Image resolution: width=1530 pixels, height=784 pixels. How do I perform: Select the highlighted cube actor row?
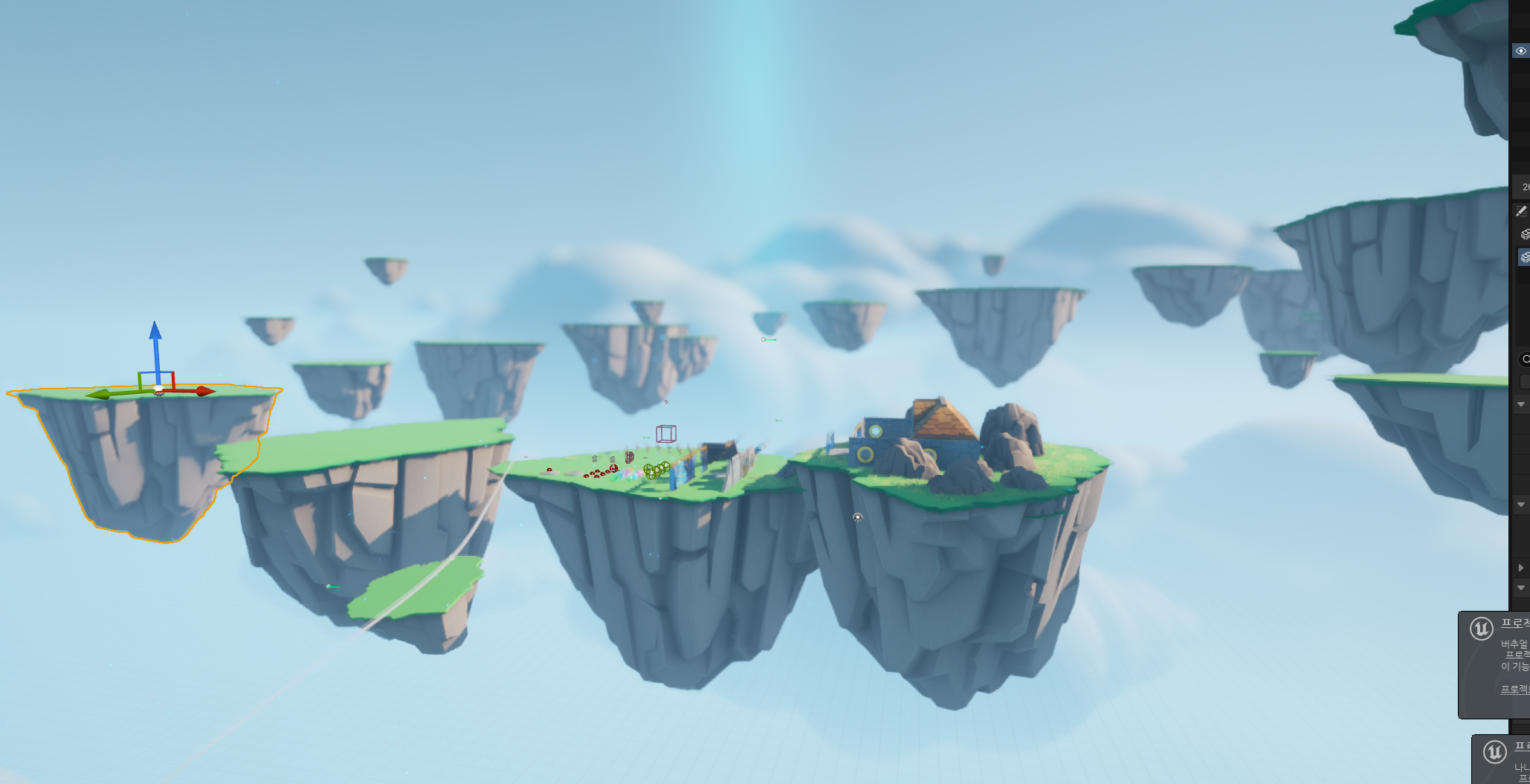1524,257
